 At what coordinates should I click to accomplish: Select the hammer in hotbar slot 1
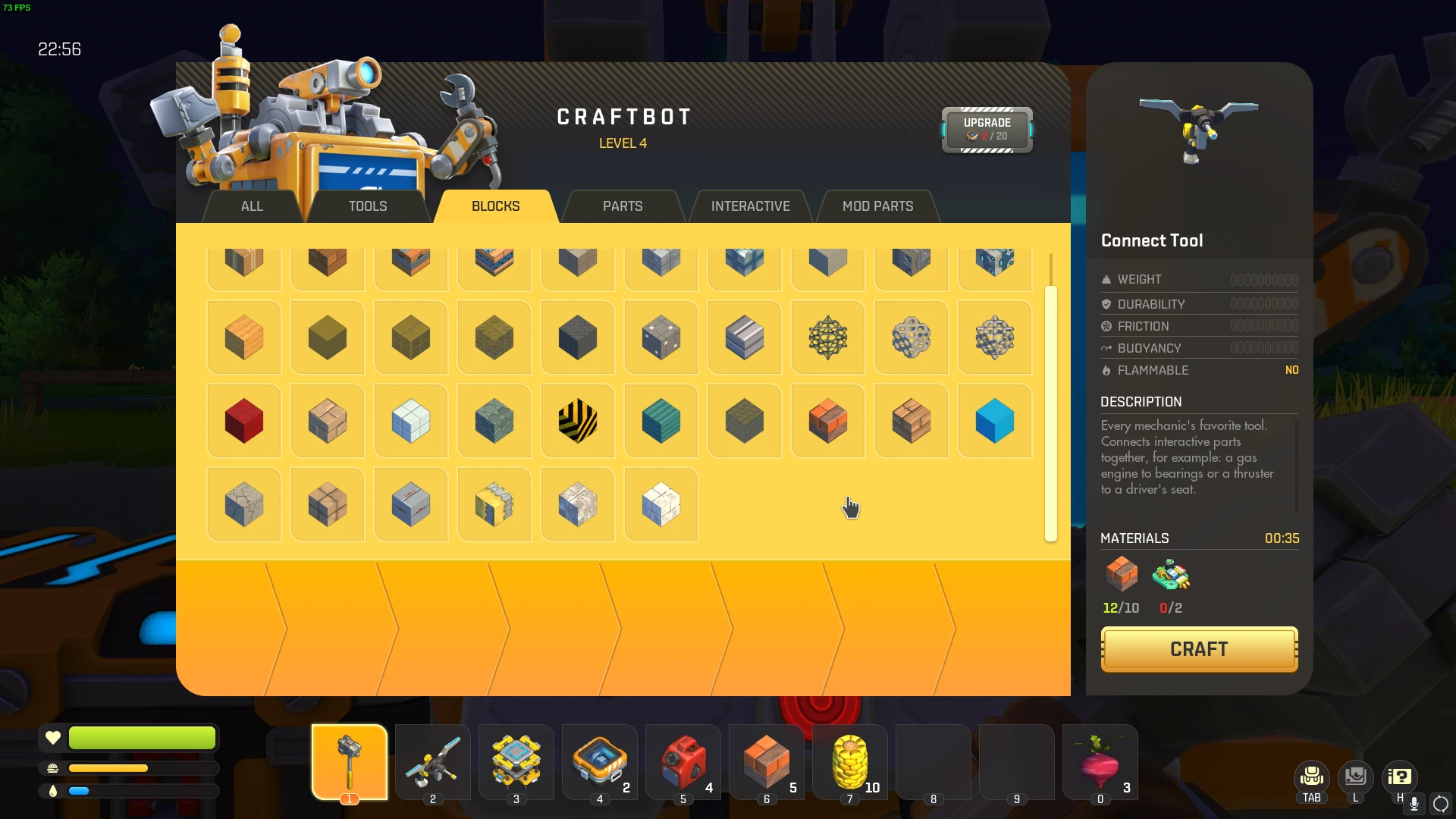349,762
